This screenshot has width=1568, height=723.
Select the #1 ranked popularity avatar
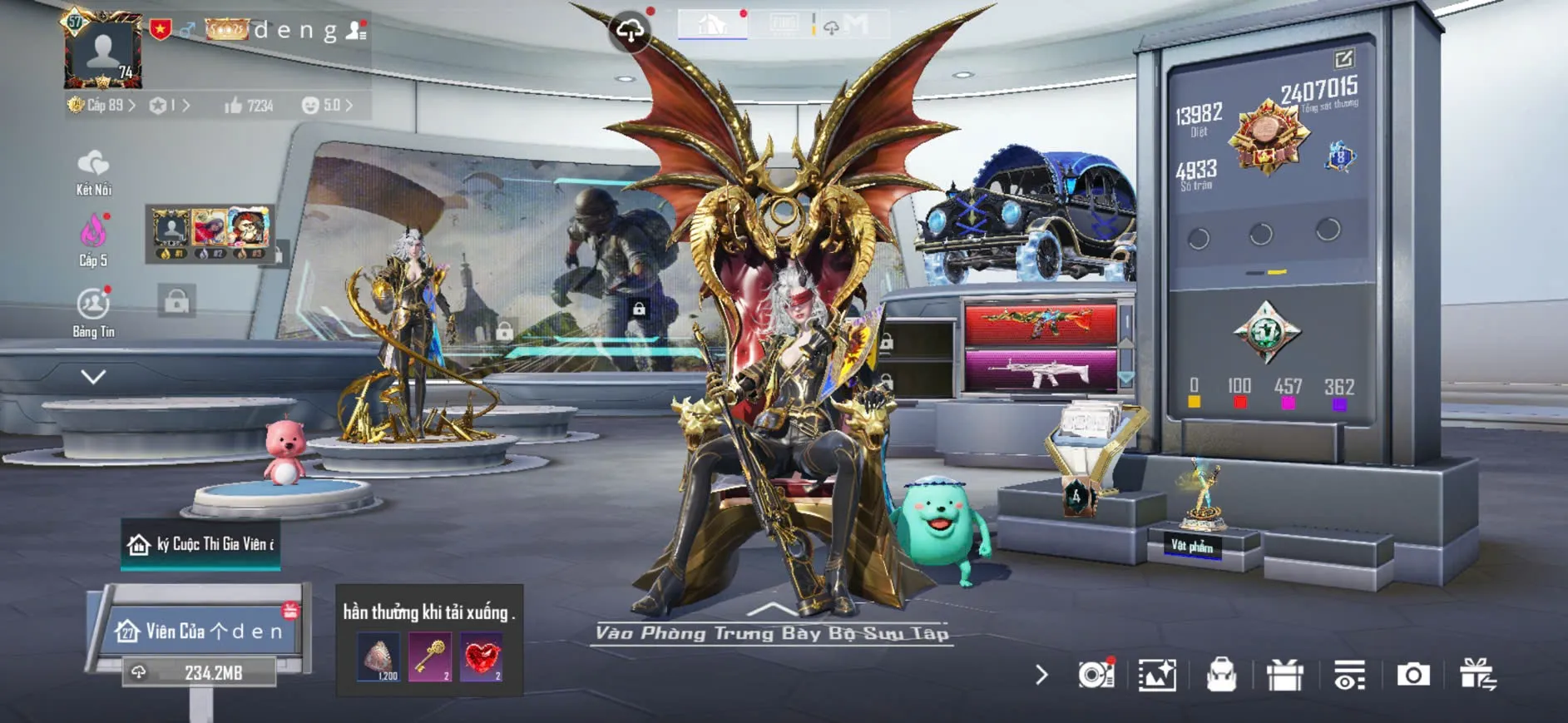(171, 229)
